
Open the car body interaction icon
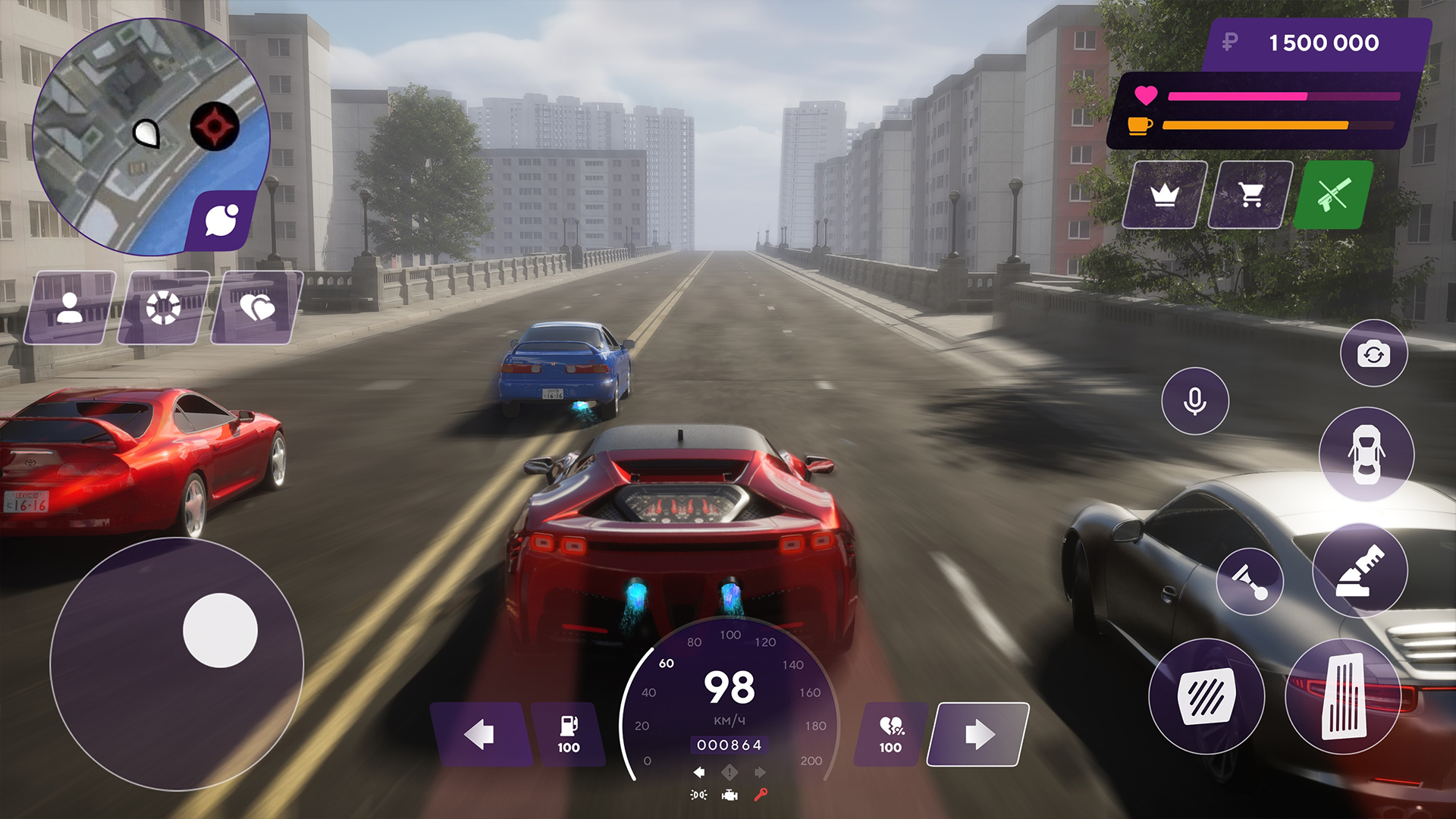pyautogui.click(x=1367, y=454)
